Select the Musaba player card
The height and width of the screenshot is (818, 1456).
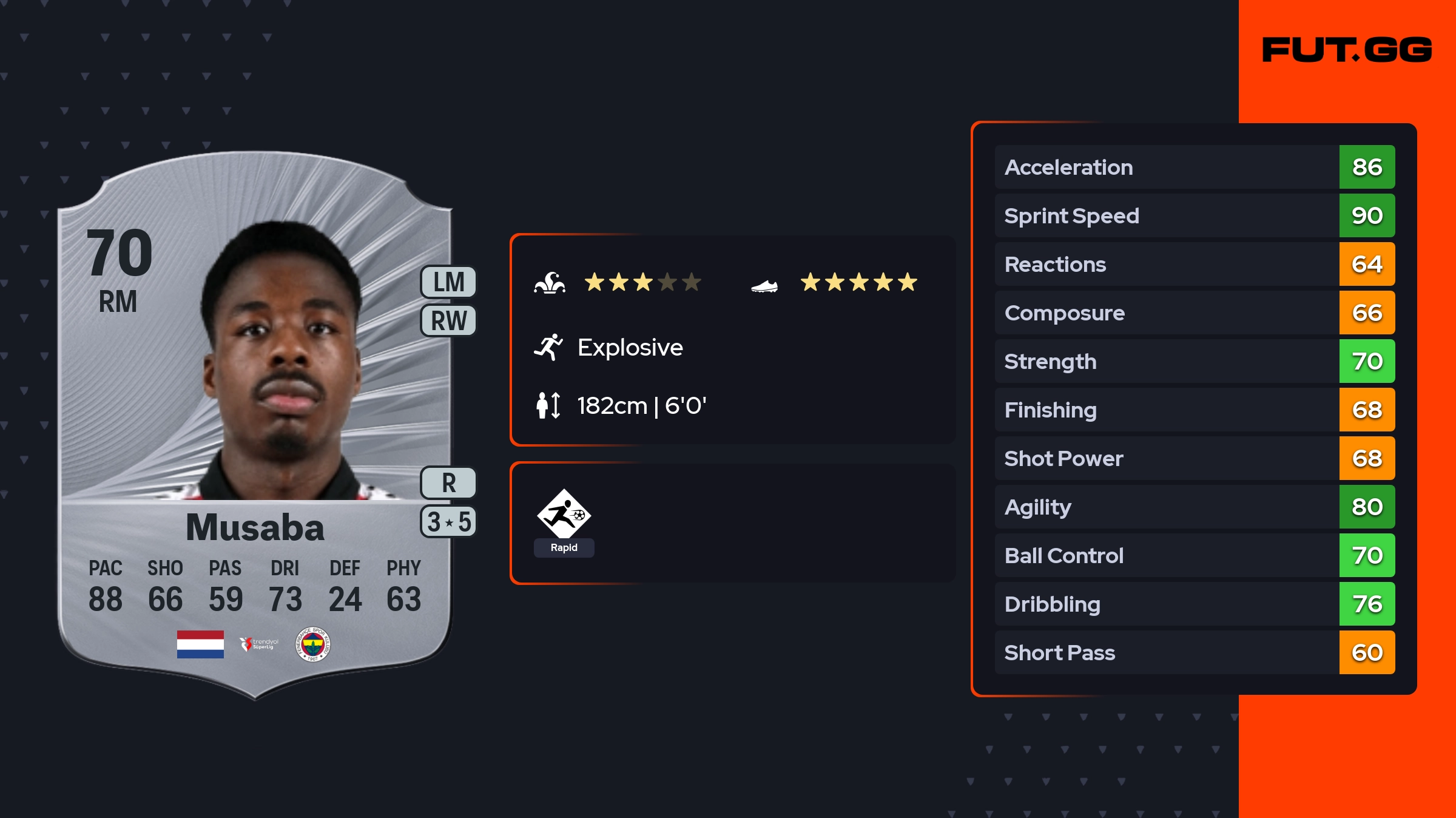coord(255,425)
